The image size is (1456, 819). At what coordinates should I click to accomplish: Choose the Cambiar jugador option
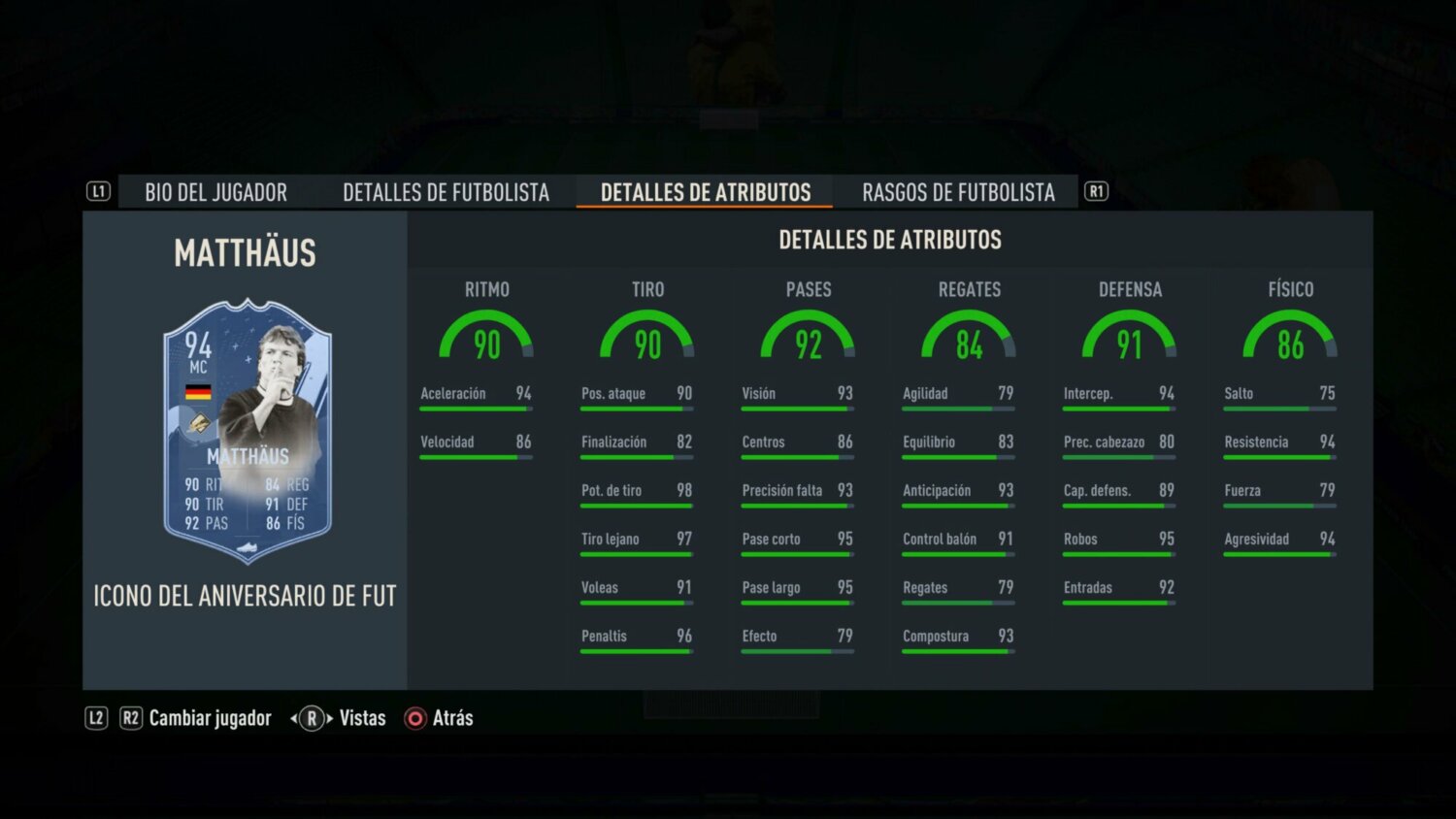(210, 718)
